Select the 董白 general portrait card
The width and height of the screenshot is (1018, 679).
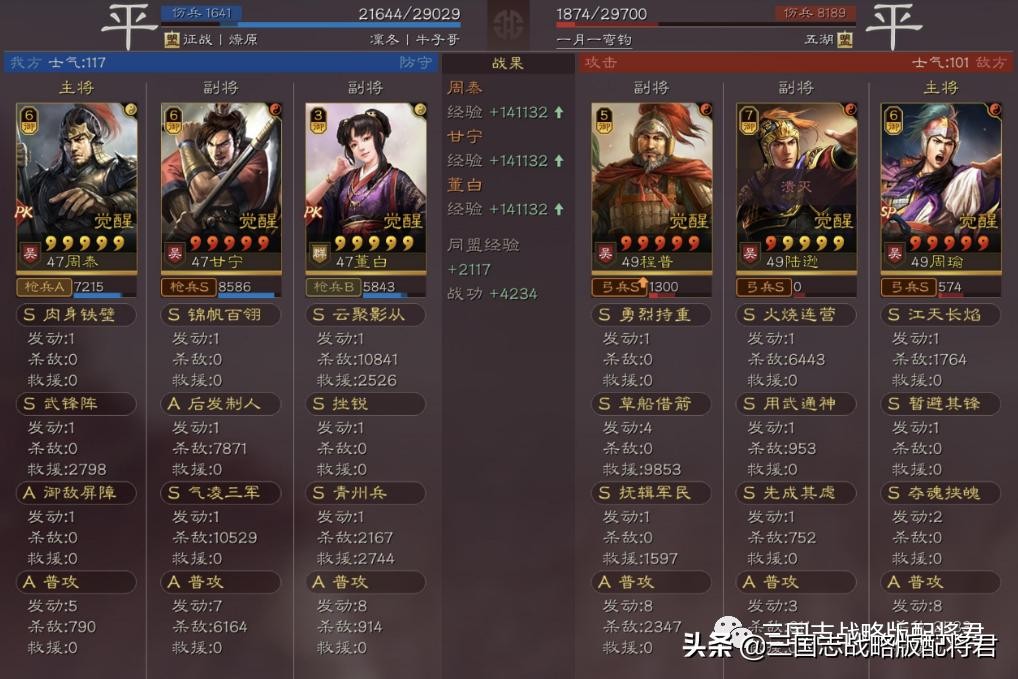point(365,185)
